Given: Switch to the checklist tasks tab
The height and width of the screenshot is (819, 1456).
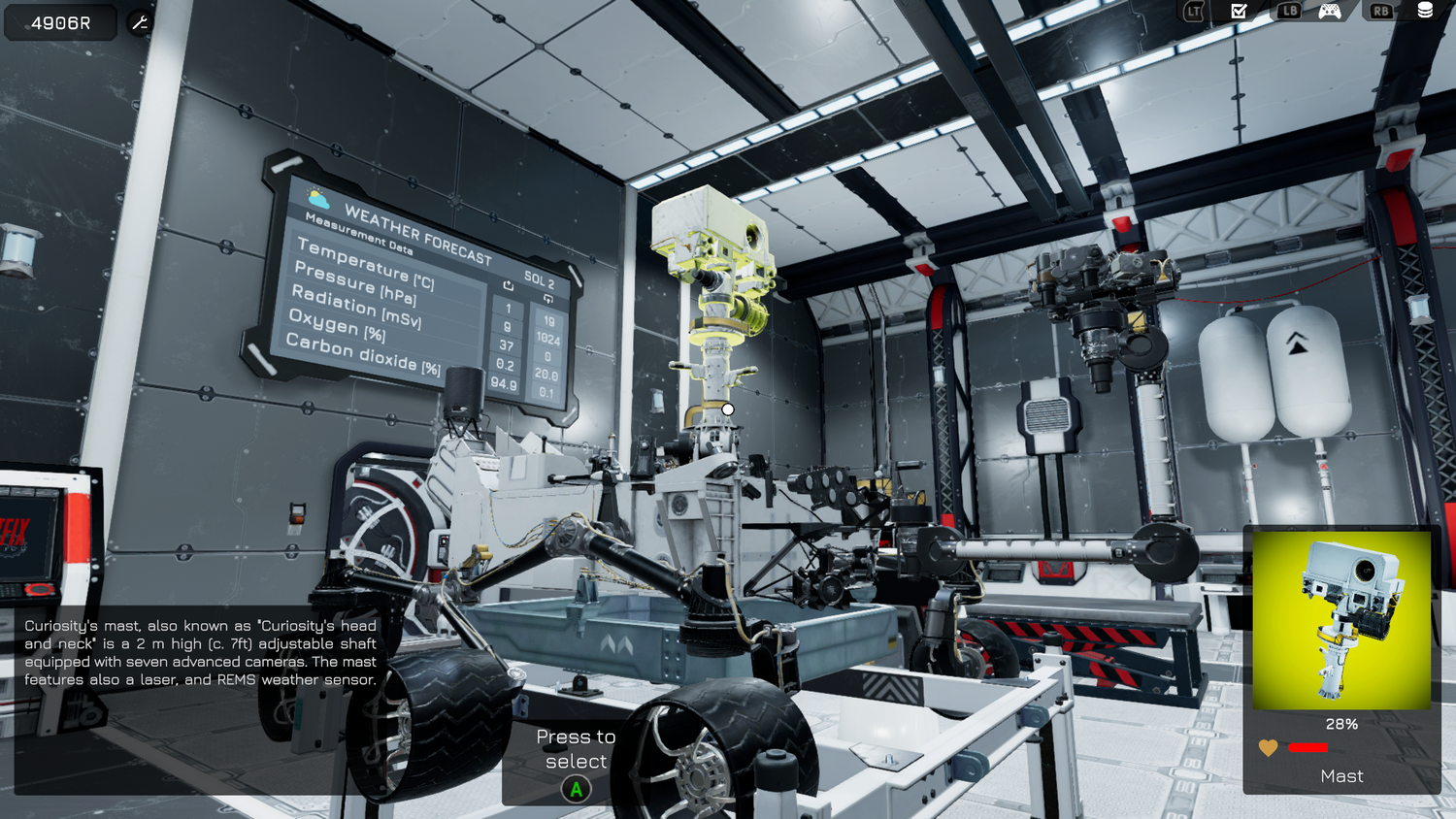Looking at the screenshot, I should [1239, 11].
